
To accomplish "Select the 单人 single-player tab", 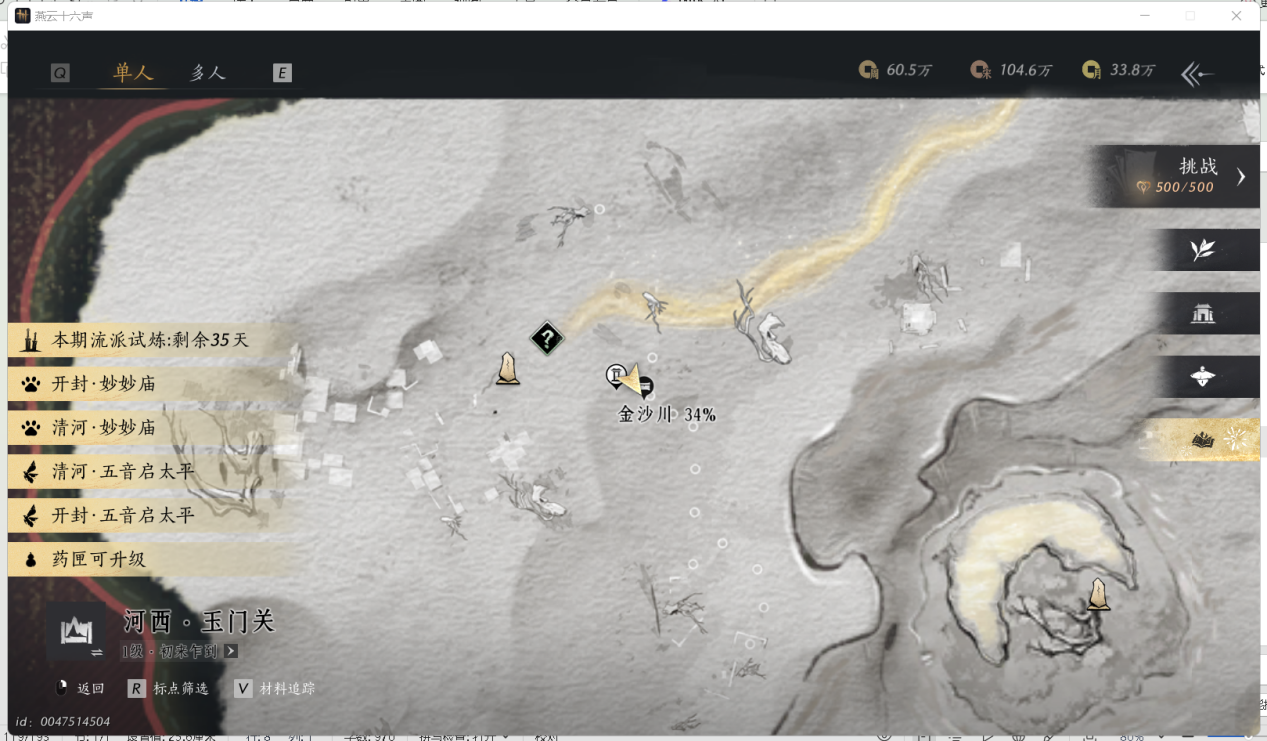I will (x=133, y=73).
